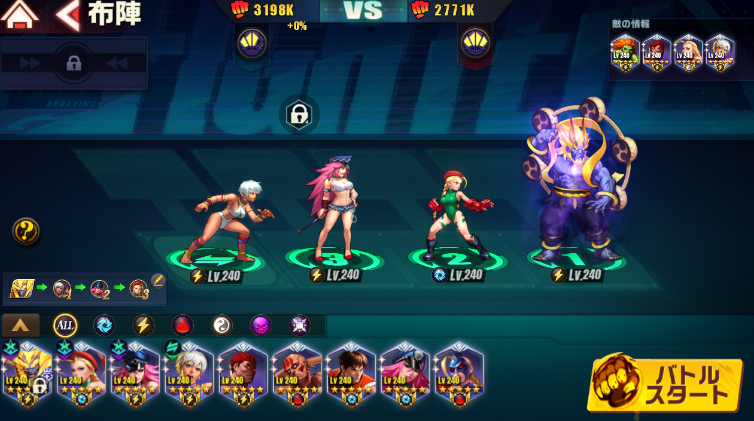Filter roster by the lightning bolt type

[143, 325]
